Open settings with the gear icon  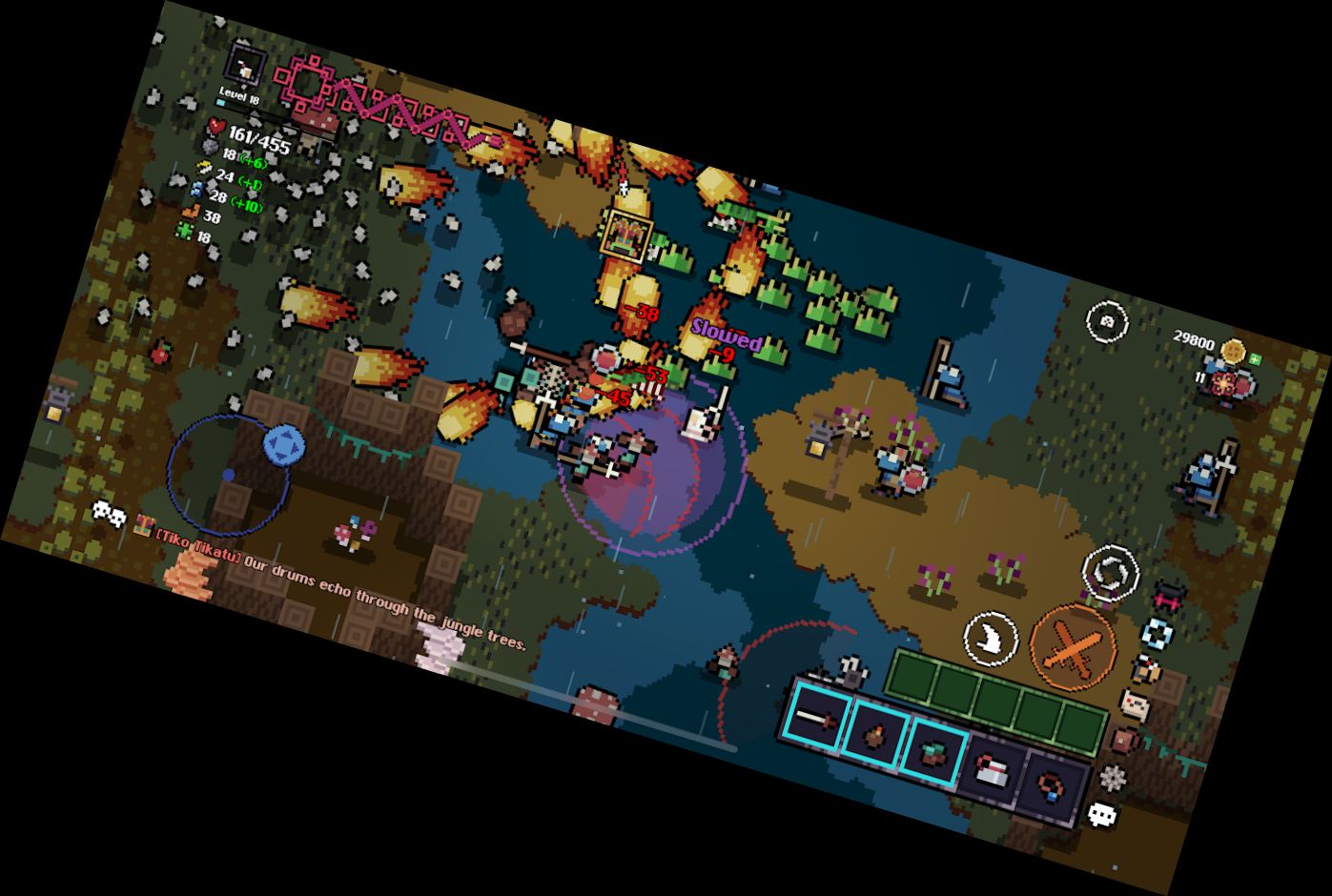pyautogui.click(x=1112, y=777)
